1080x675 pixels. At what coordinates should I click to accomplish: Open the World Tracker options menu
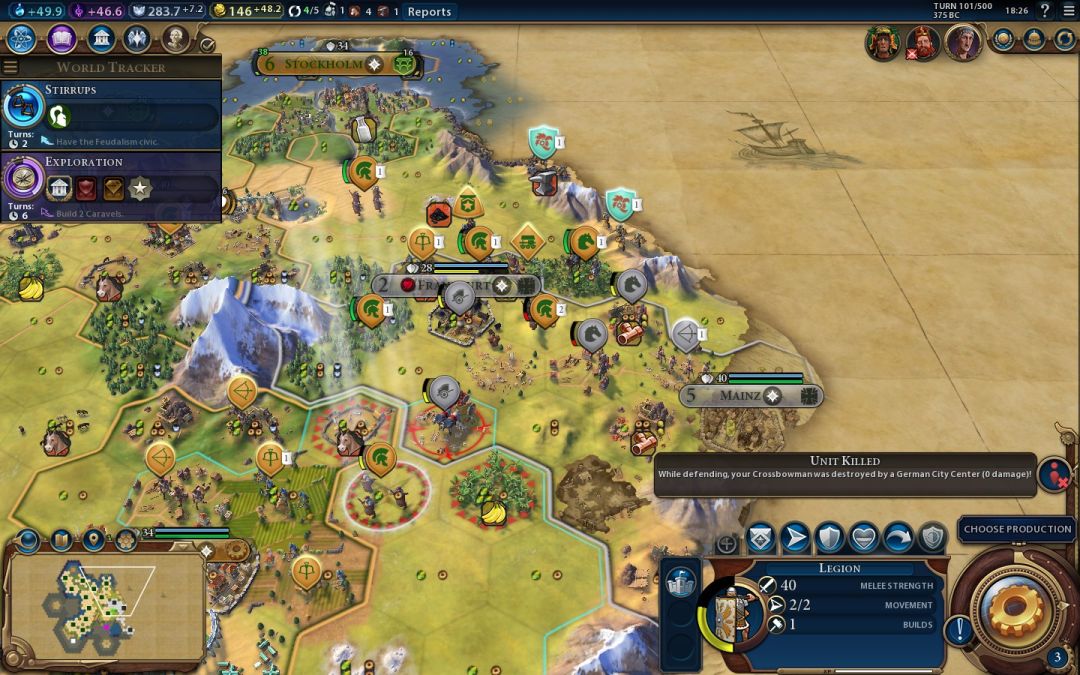(x=11, y=67)
